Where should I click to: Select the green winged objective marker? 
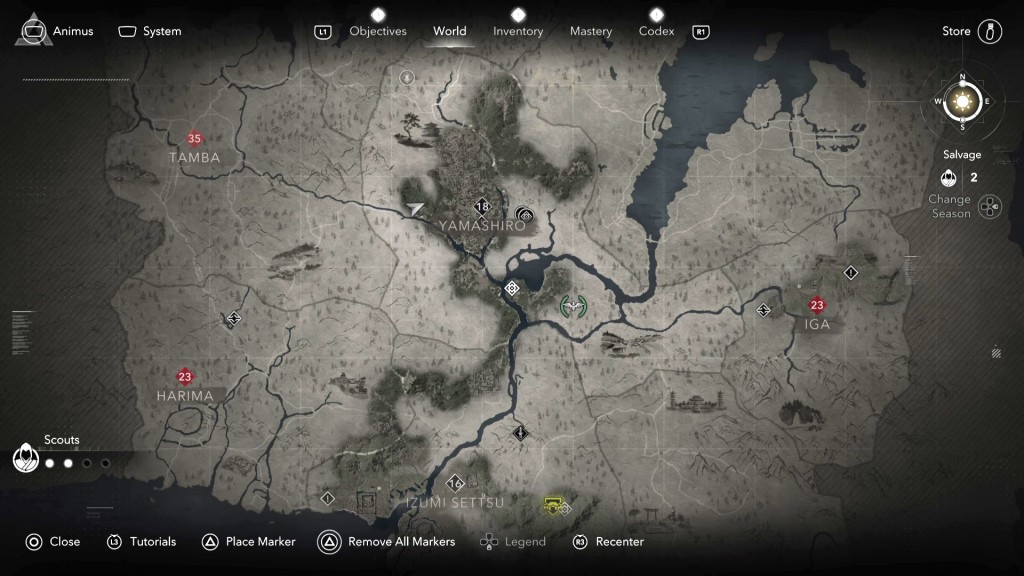point(573,305)
